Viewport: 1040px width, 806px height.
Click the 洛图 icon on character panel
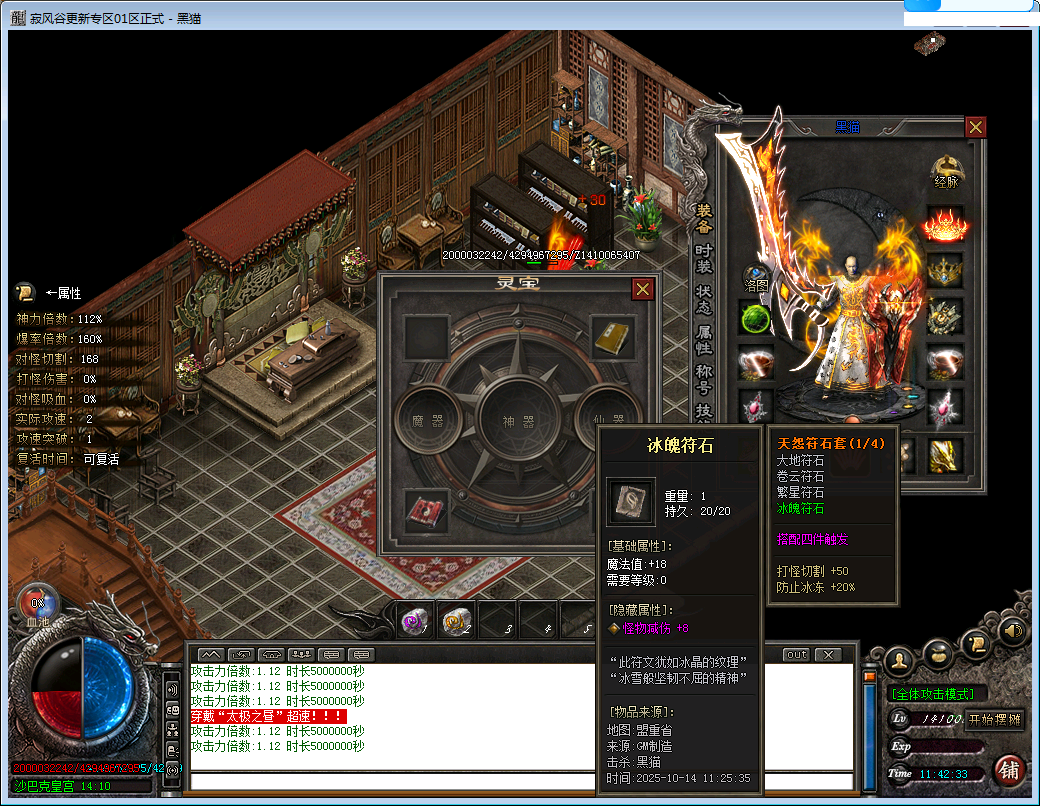coord(755,277)
